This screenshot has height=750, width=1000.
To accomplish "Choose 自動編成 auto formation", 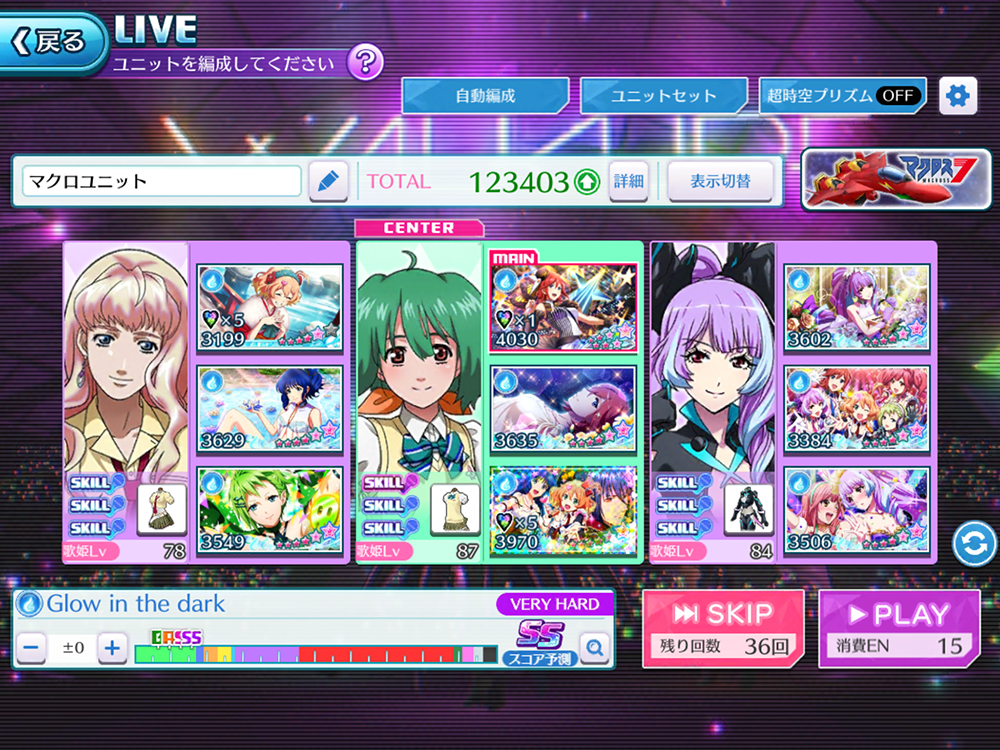I will point(485,96).
